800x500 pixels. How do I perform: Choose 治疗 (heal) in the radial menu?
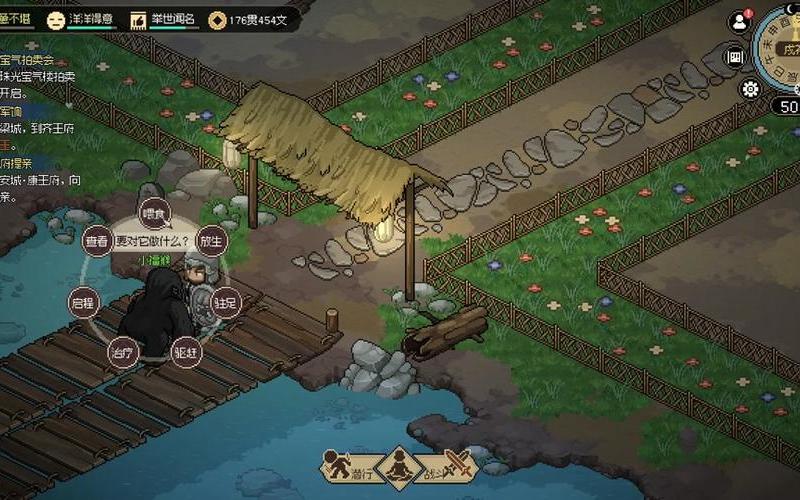(121, 351)
